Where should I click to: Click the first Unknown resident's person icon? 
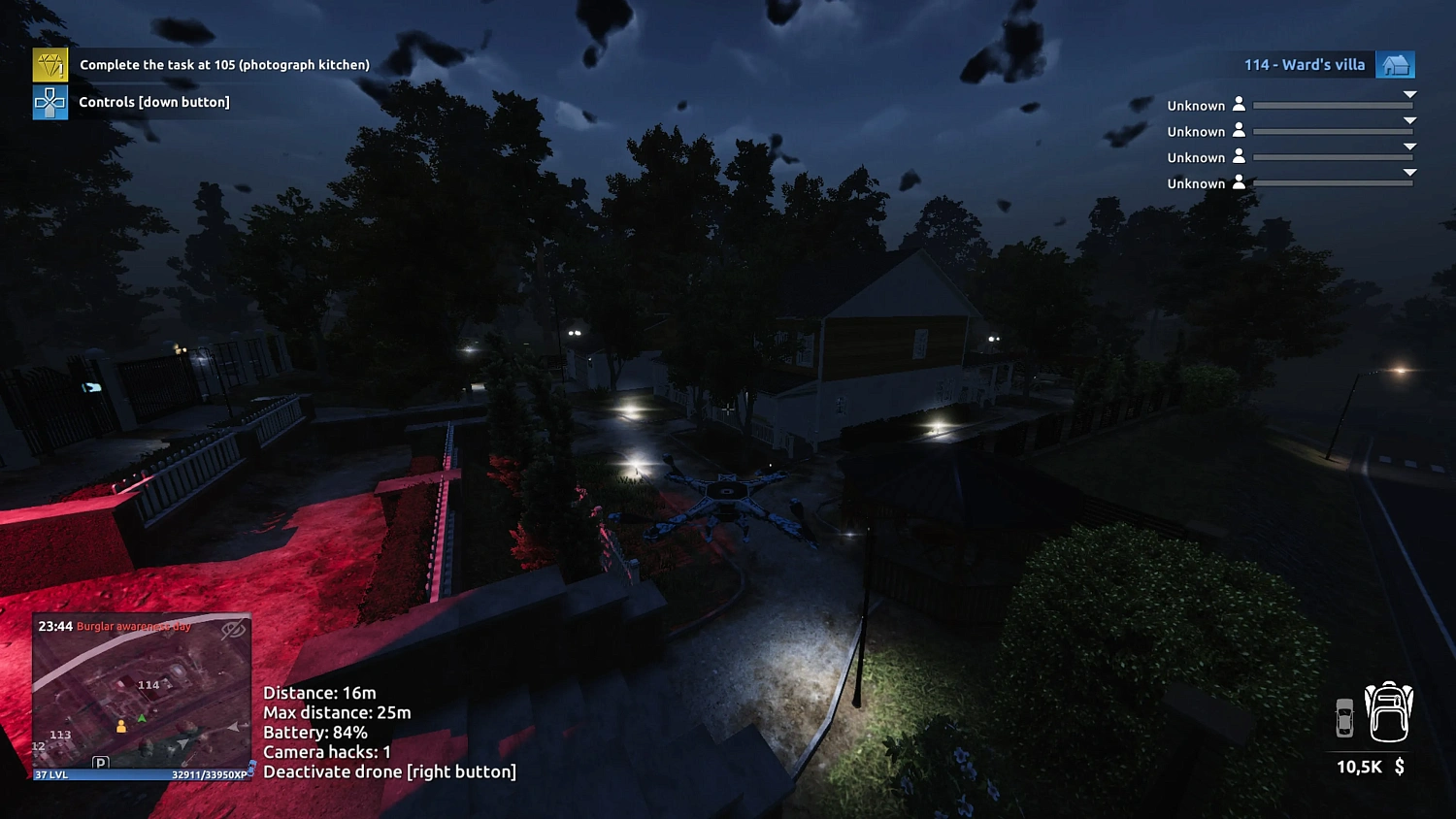tap(1240, 104)
